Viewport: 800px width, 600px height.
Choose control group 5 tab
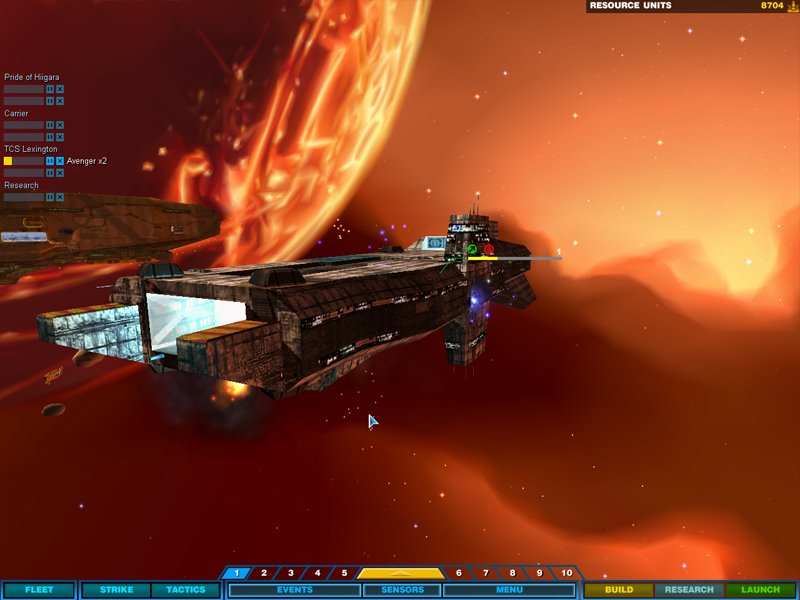344,573
